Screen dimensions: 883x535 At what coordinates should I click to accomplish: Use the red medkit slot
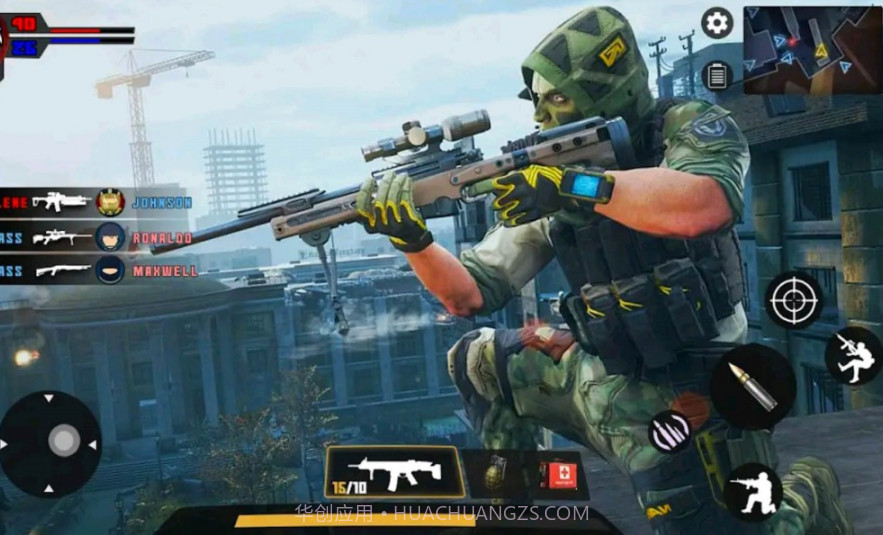pyautogui.click(x=558, y=473)
